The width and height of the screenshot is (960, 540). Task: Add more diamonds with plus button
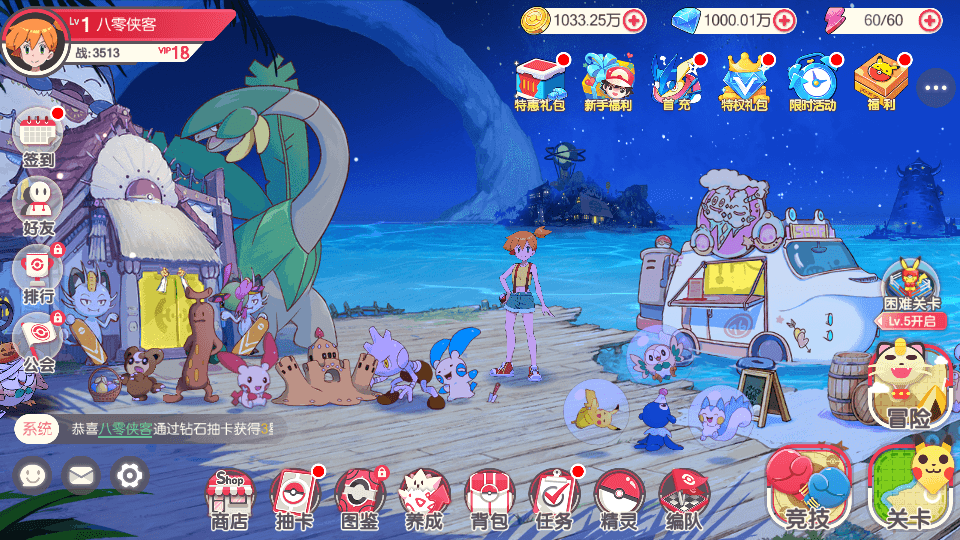[x=784, y=20]
